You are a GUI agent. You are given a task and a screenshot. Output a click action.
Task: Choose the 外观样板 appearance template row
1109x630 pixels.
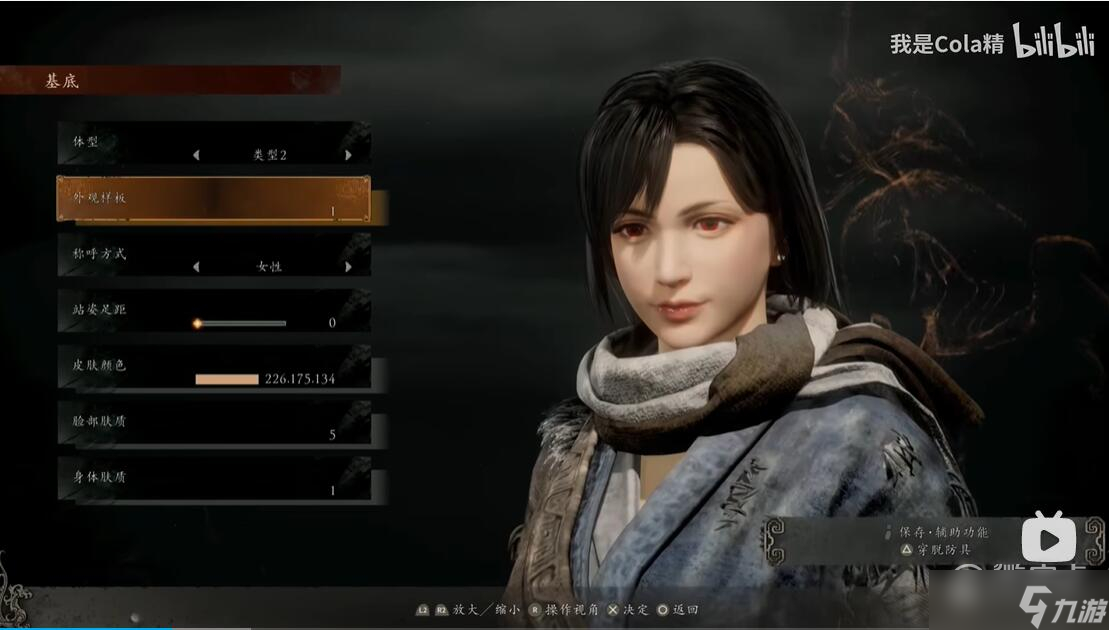coord(213,199)
